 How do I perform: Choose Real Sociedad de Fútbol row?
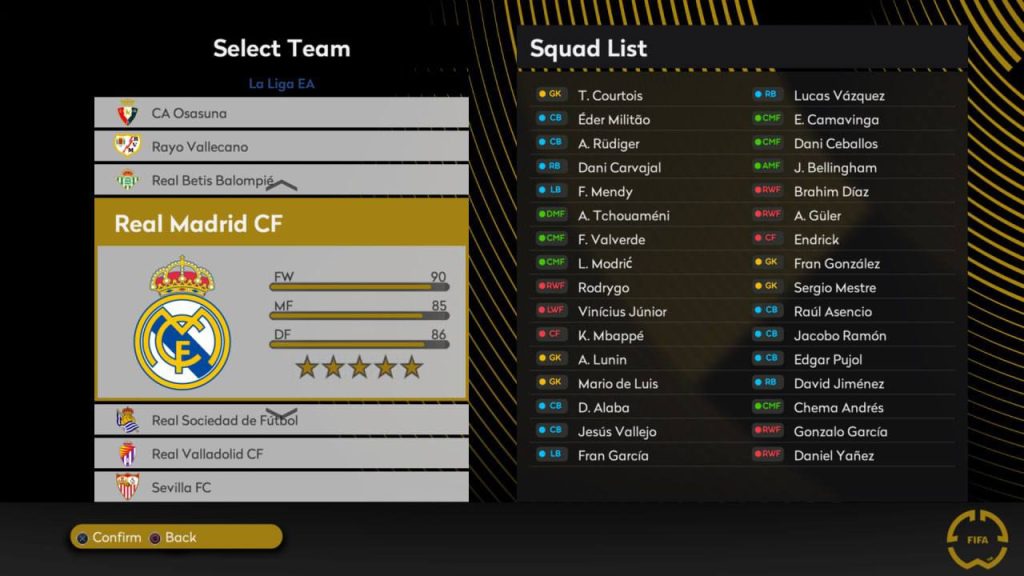click(x=281, y=420)
